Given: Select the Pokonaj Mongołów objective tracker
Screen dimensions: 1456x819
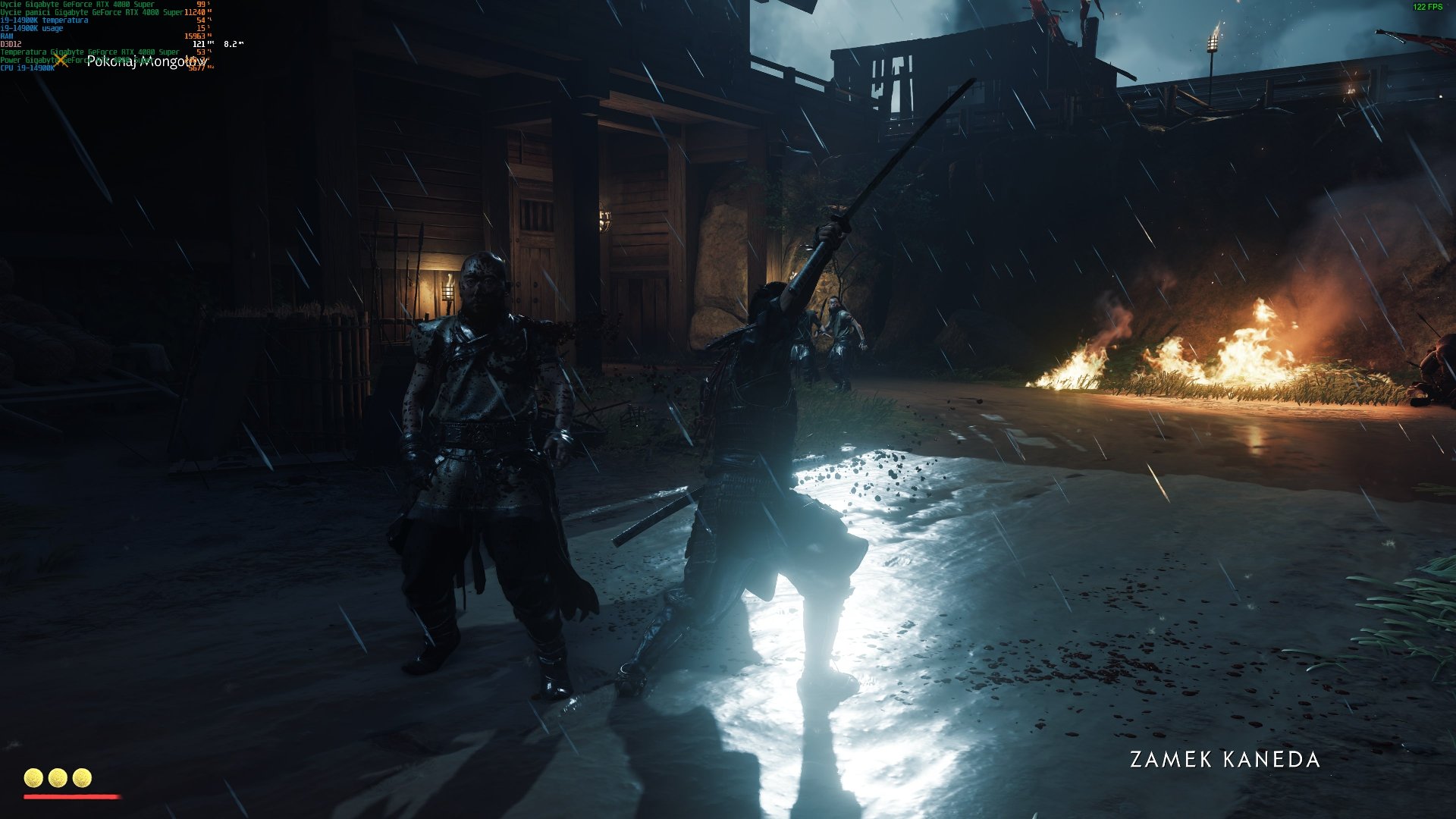Looking at the screenshot, I should coord(146,61).
